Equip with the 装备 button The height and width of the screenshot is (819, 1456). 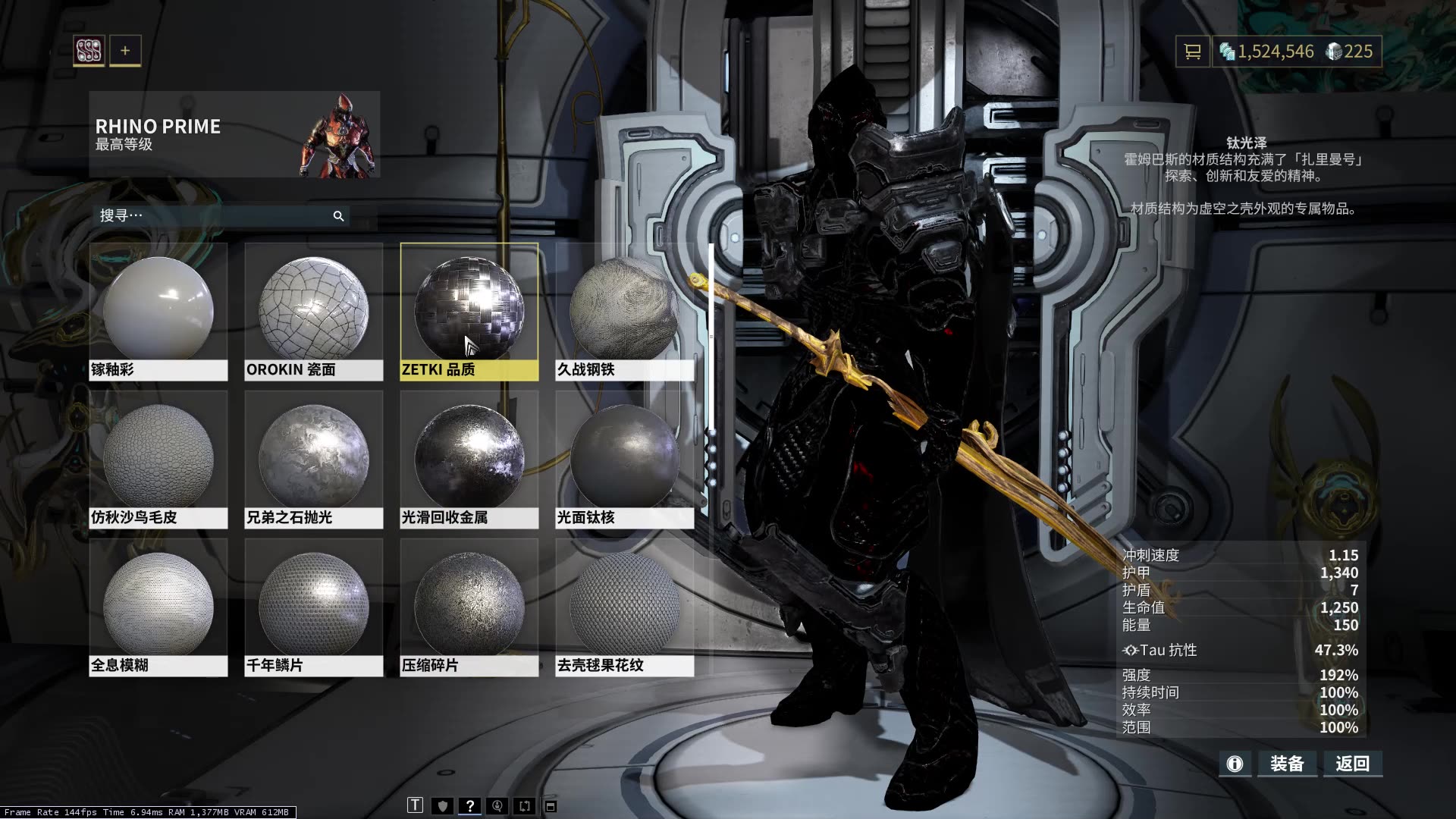pos(1287,764)
